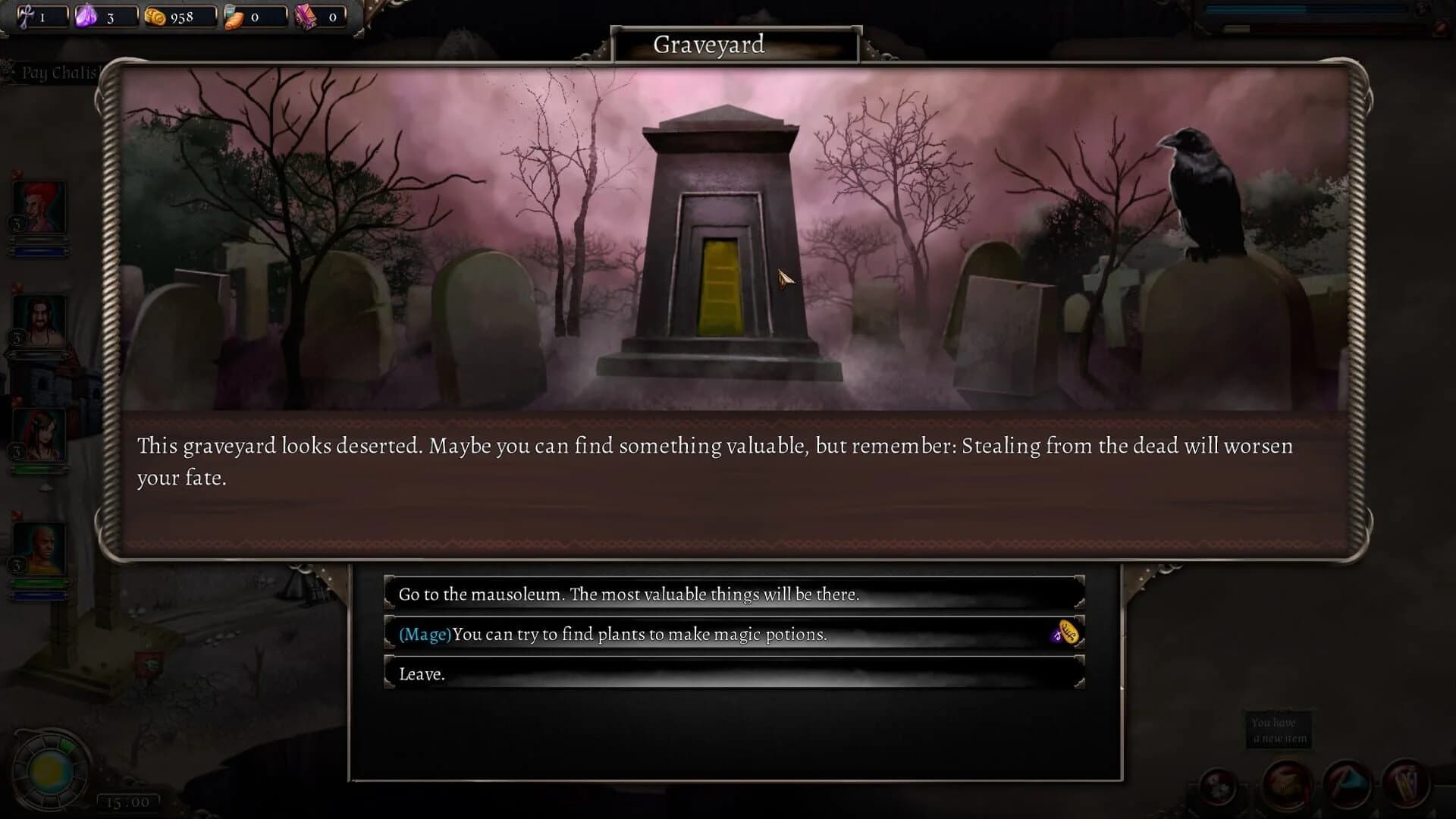This screenshot has height=819, width=1456.
Task: Dismiss the "You have a new item" notification
Action: pos(1279,729)
